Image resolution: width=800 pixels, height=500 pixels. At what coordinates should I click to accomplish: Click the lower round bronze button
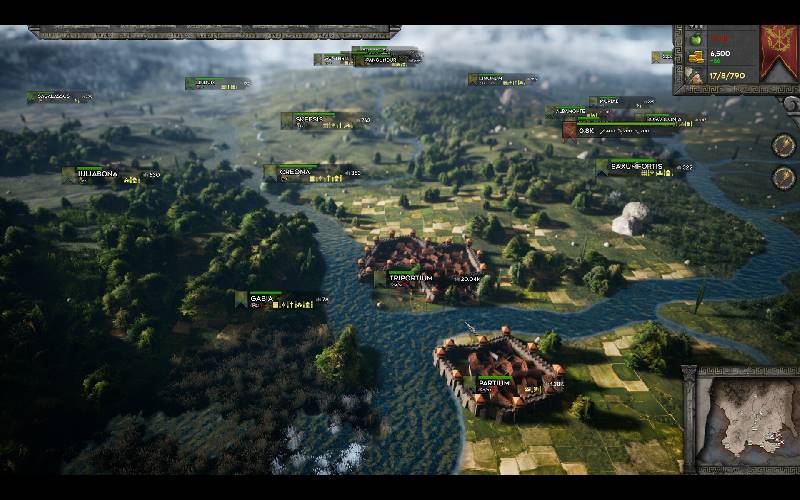[x=784, y=177]
